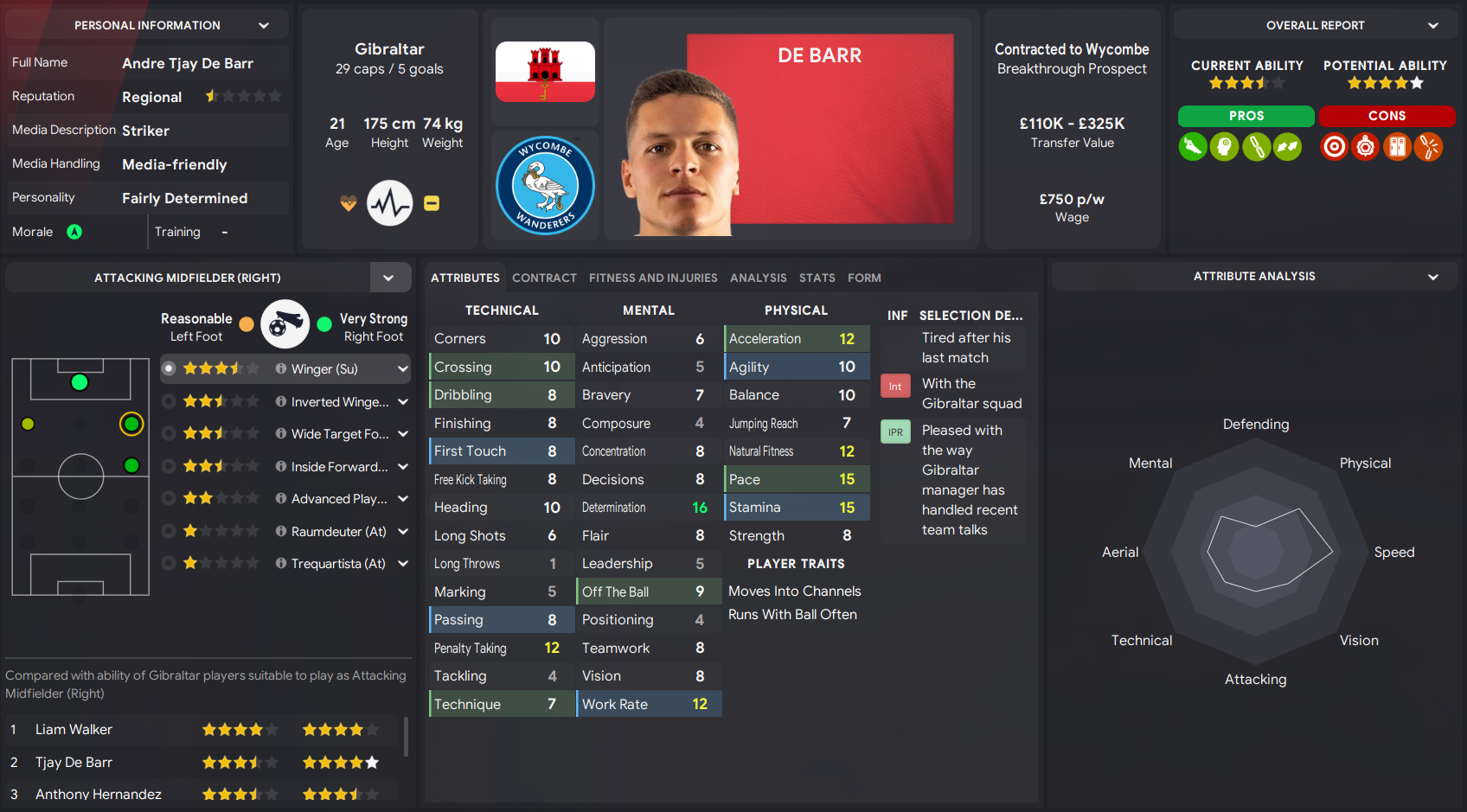
Task: Open Liam Walker's profile from the comparison list
Action: tap(73, 729)
